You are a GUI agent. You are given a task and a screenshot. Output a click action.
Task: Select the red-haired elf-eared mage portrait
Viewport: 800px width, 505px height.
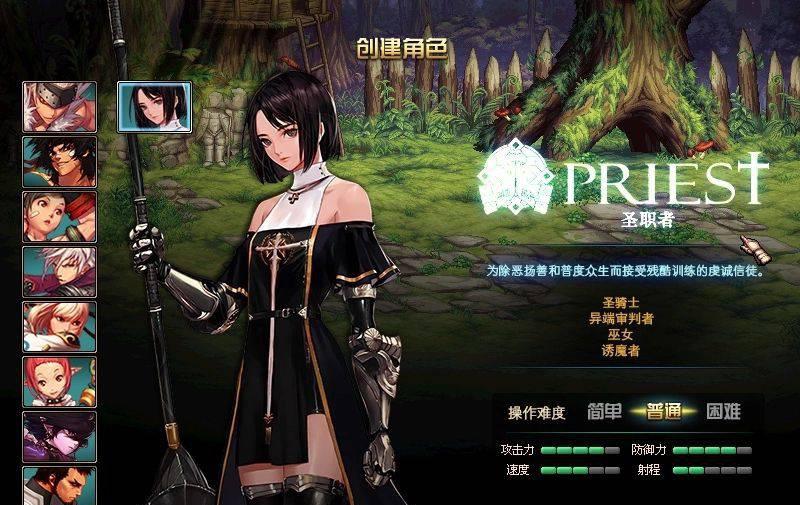pyautogui.click(x=60, y=381)
